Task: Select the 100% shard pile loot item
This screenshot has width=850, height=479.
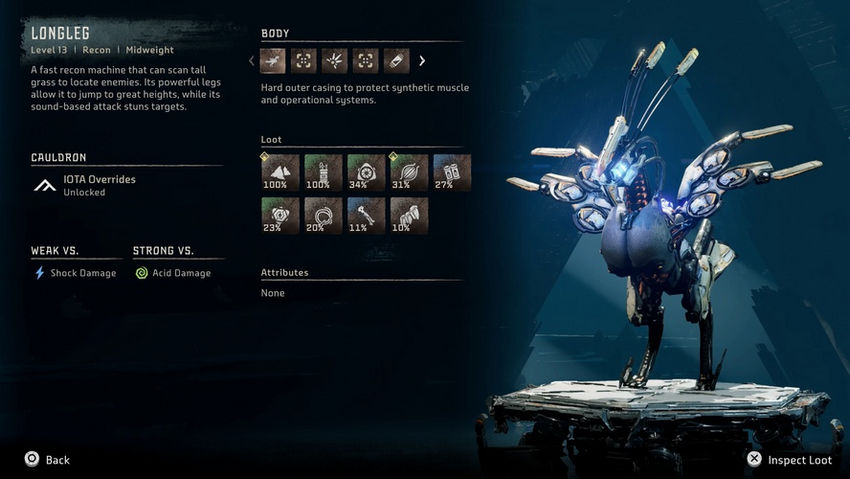Action: (x=280, y=172)
